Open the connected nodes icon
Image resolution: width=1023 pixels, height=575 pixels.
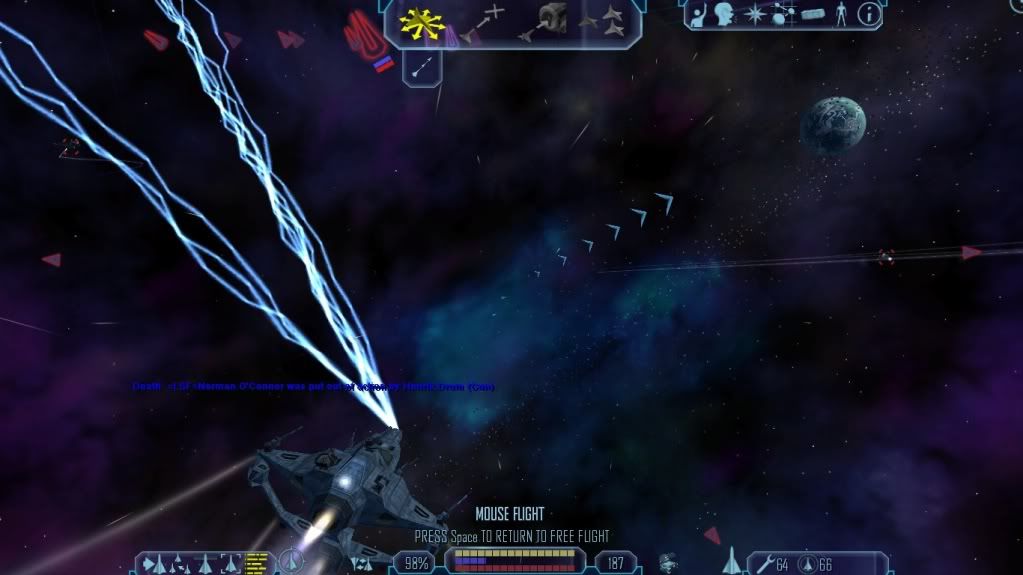click(782, 16)
